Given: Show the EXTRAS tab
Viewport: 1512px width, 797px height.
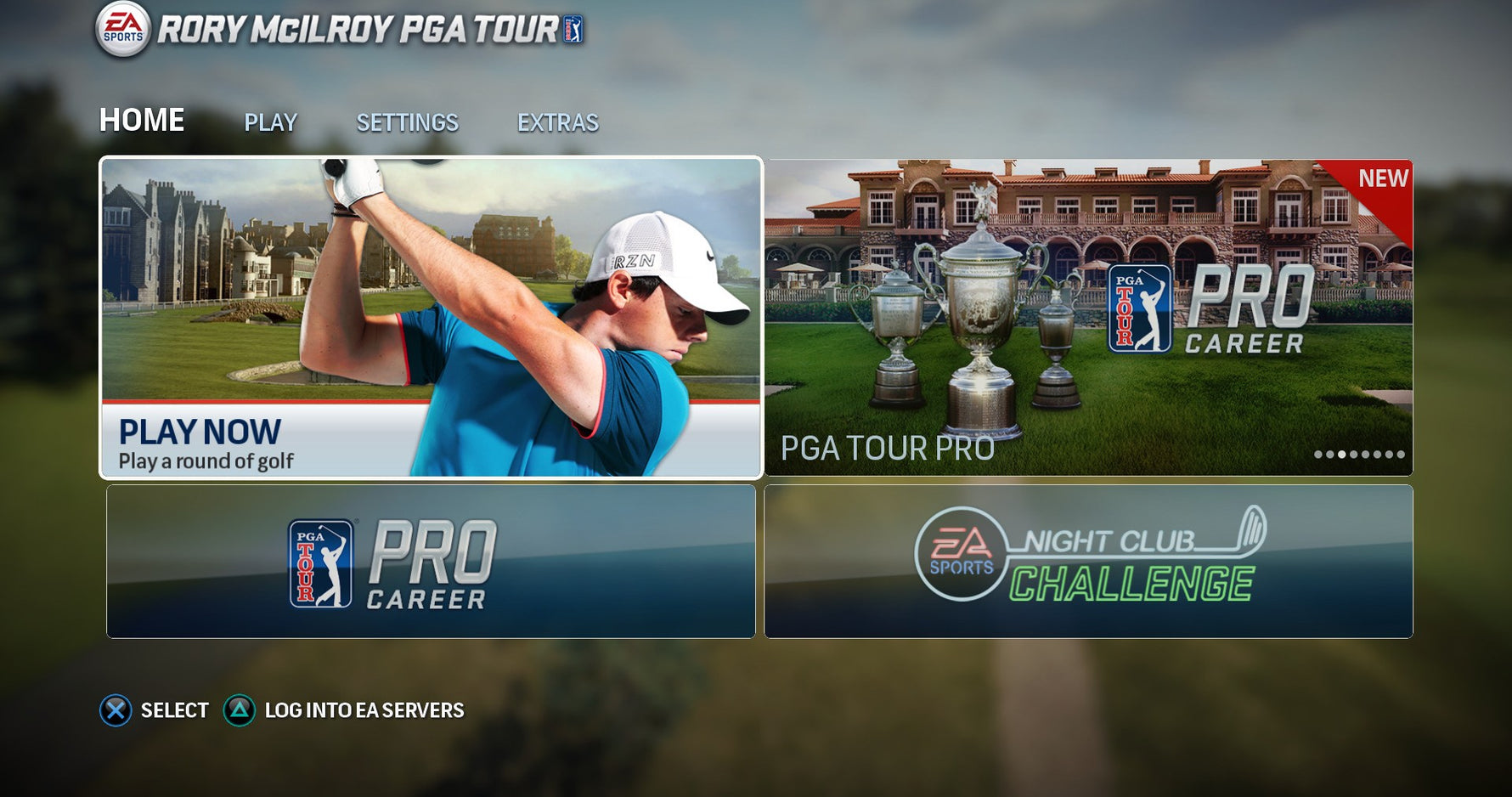Looking at the screenshot, I should tap(557, 123).
